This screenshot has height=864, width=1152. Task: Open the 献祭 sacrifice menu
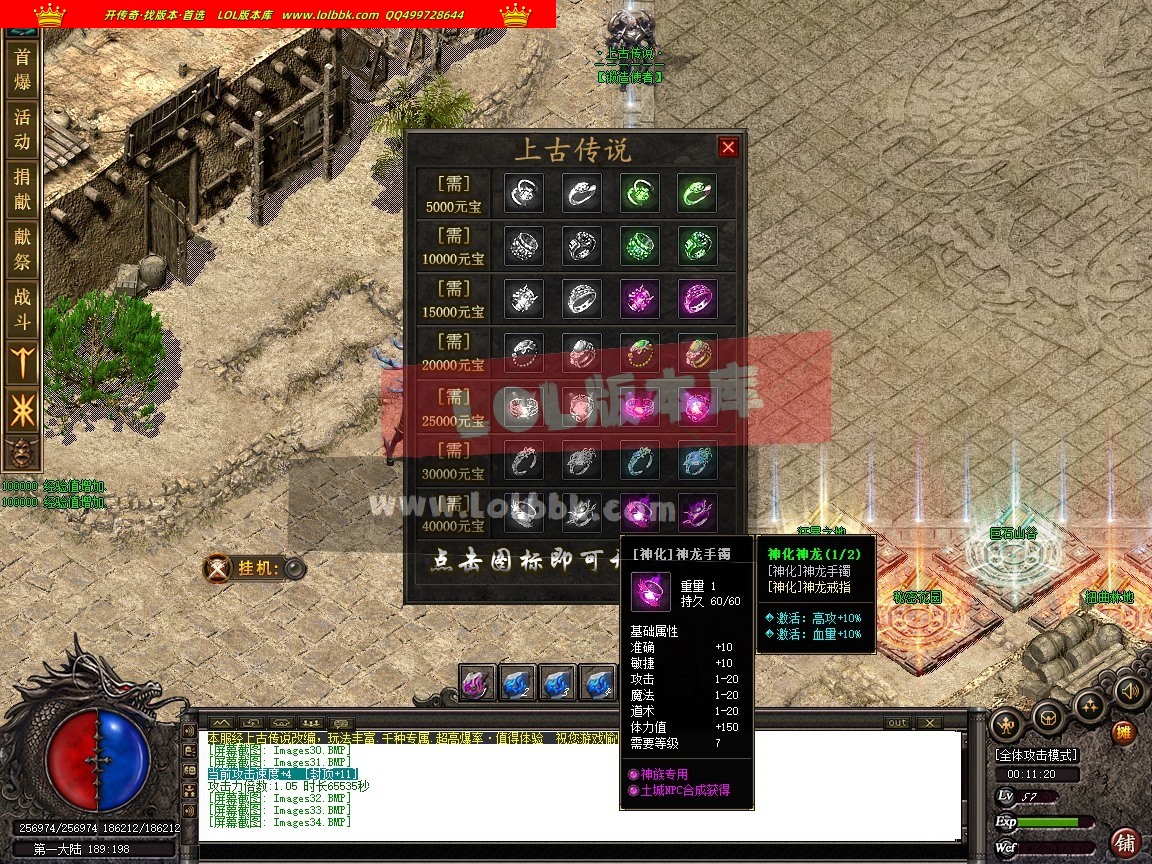click(22, 248)
